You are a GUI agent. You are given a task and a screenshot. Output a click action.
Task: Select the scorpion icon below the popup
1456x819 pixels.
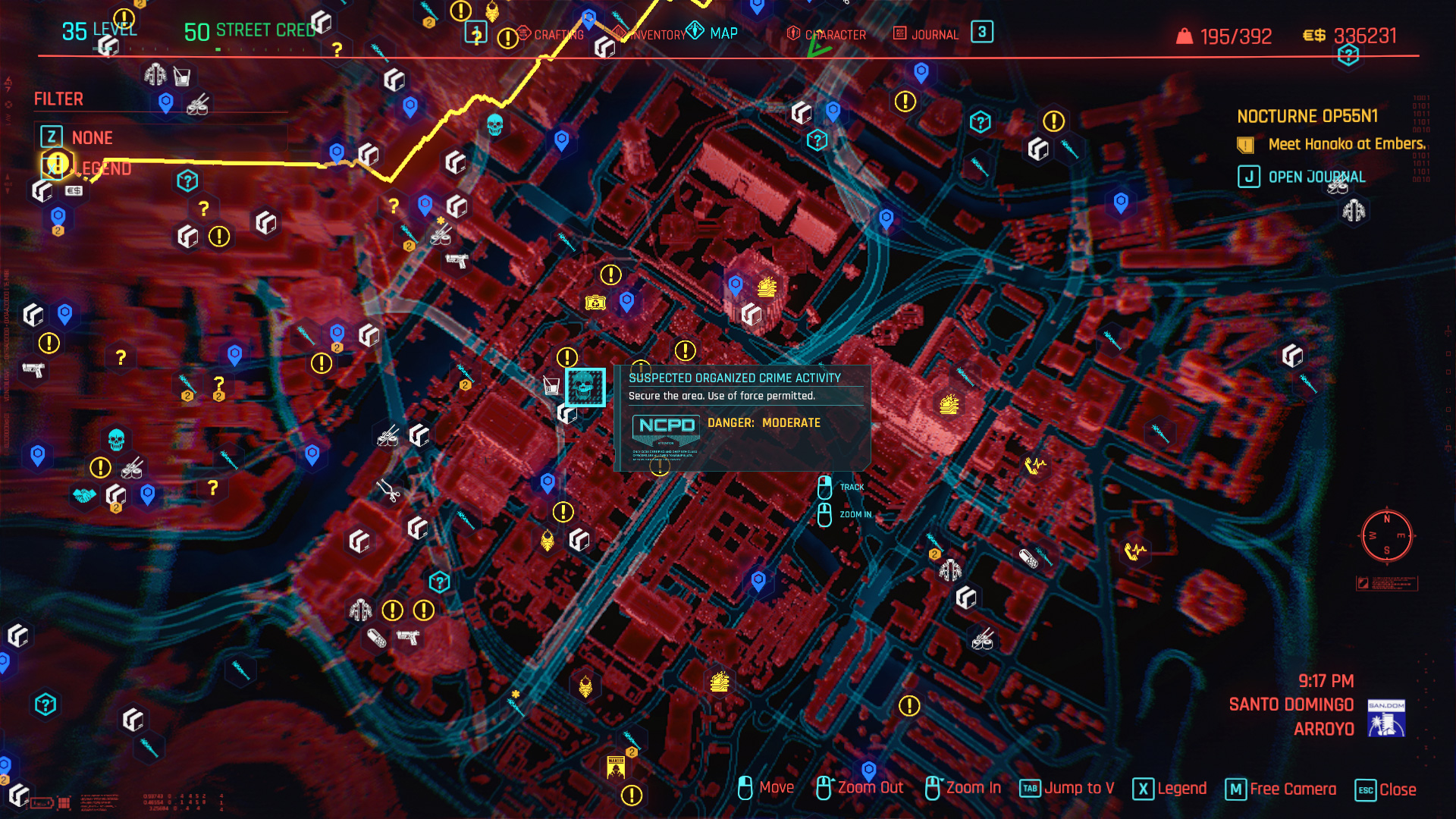pyautogui.click(x=548, y=540)
